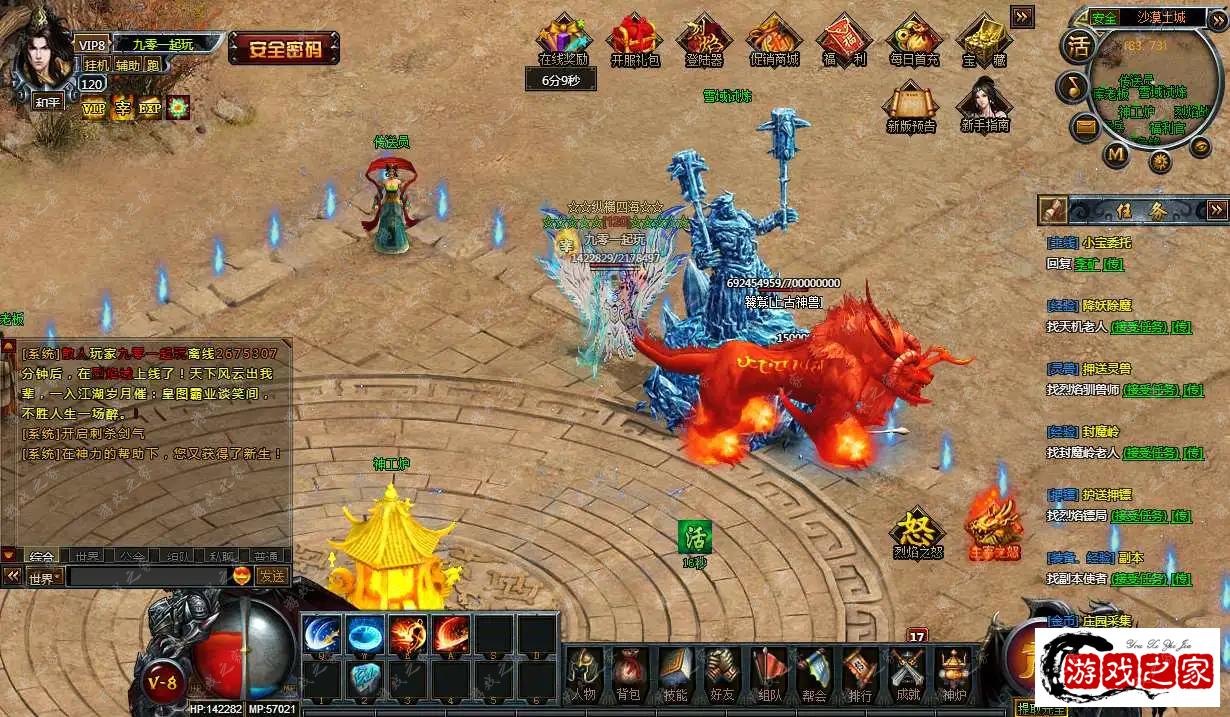The height and width of the screenshot is (717, 1230).
Task: Click the mail envelope button beside the minimap
Action: click(1086, 126)
